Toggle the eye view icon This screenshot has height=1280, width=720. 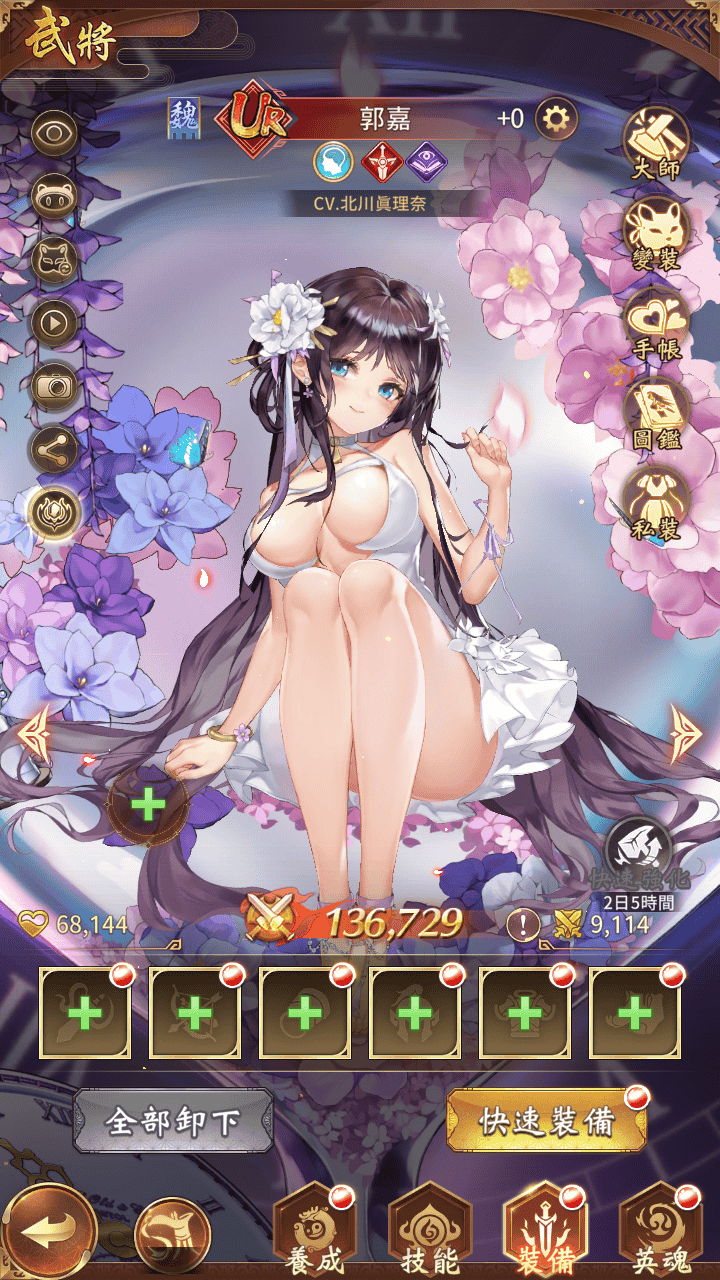(55, 134)
